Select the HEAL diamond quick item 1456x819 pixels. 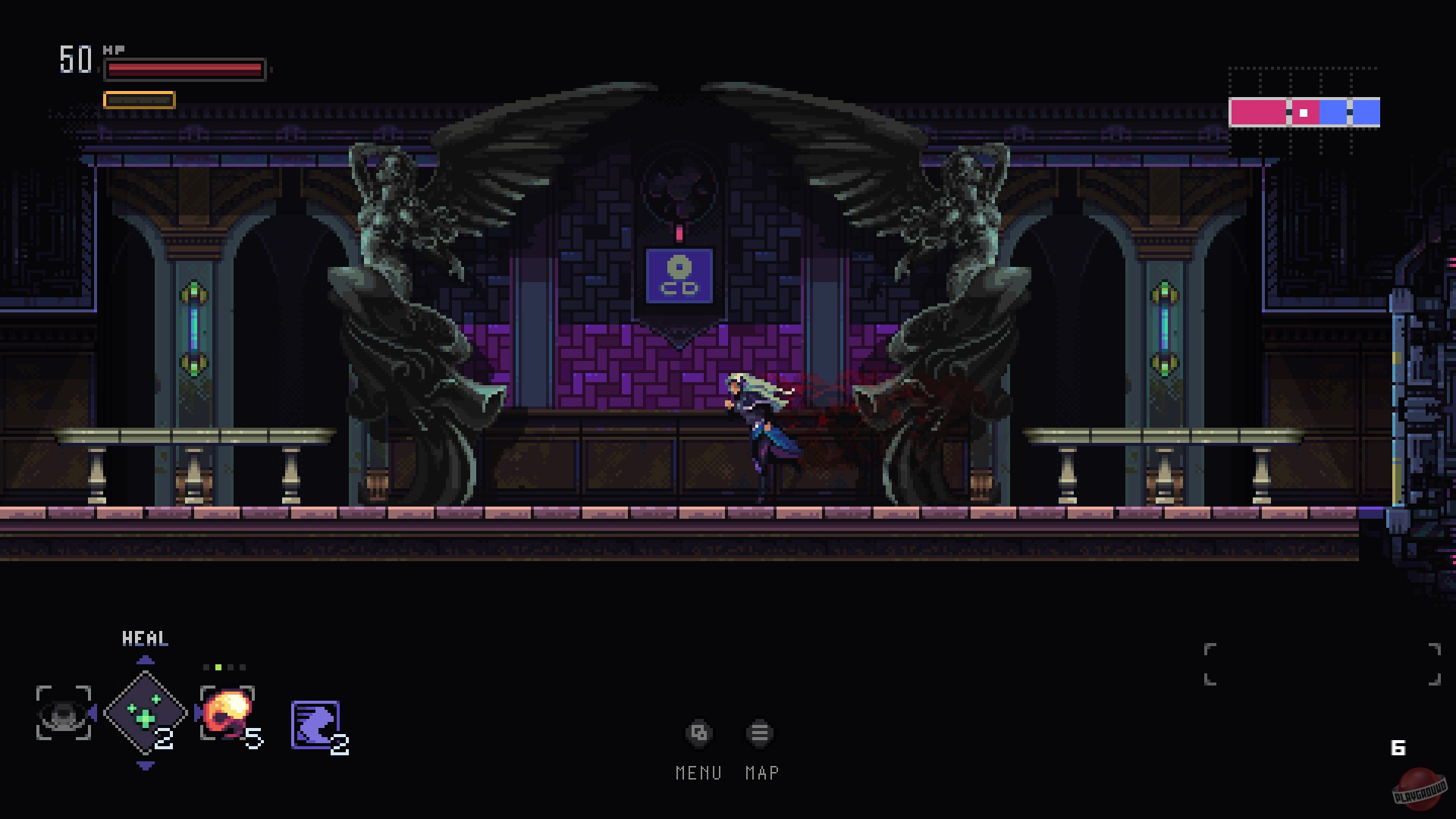pos(145,712)
